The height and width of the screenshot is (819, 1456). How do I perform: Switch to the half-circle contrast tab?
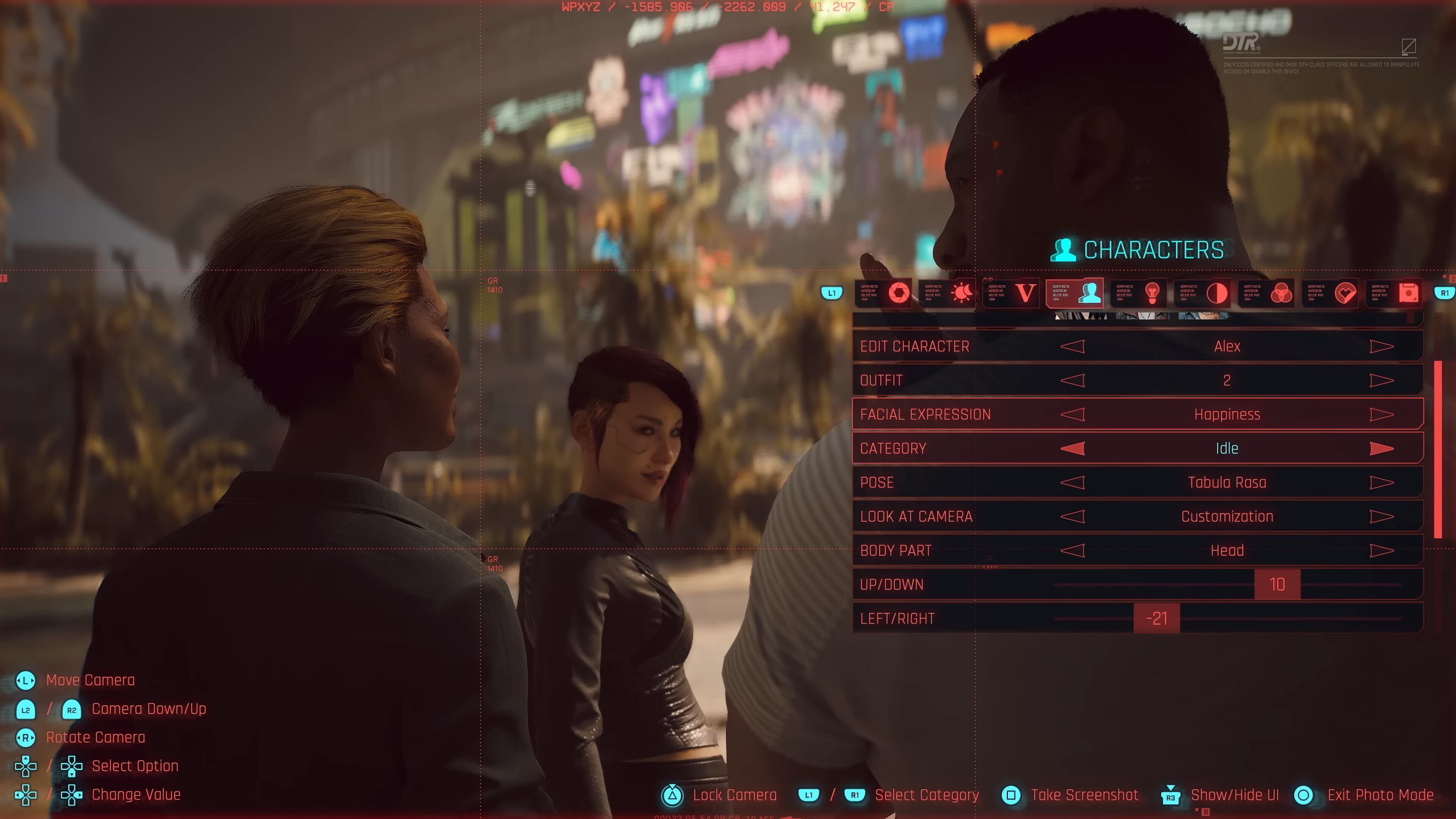point(1216,293)
